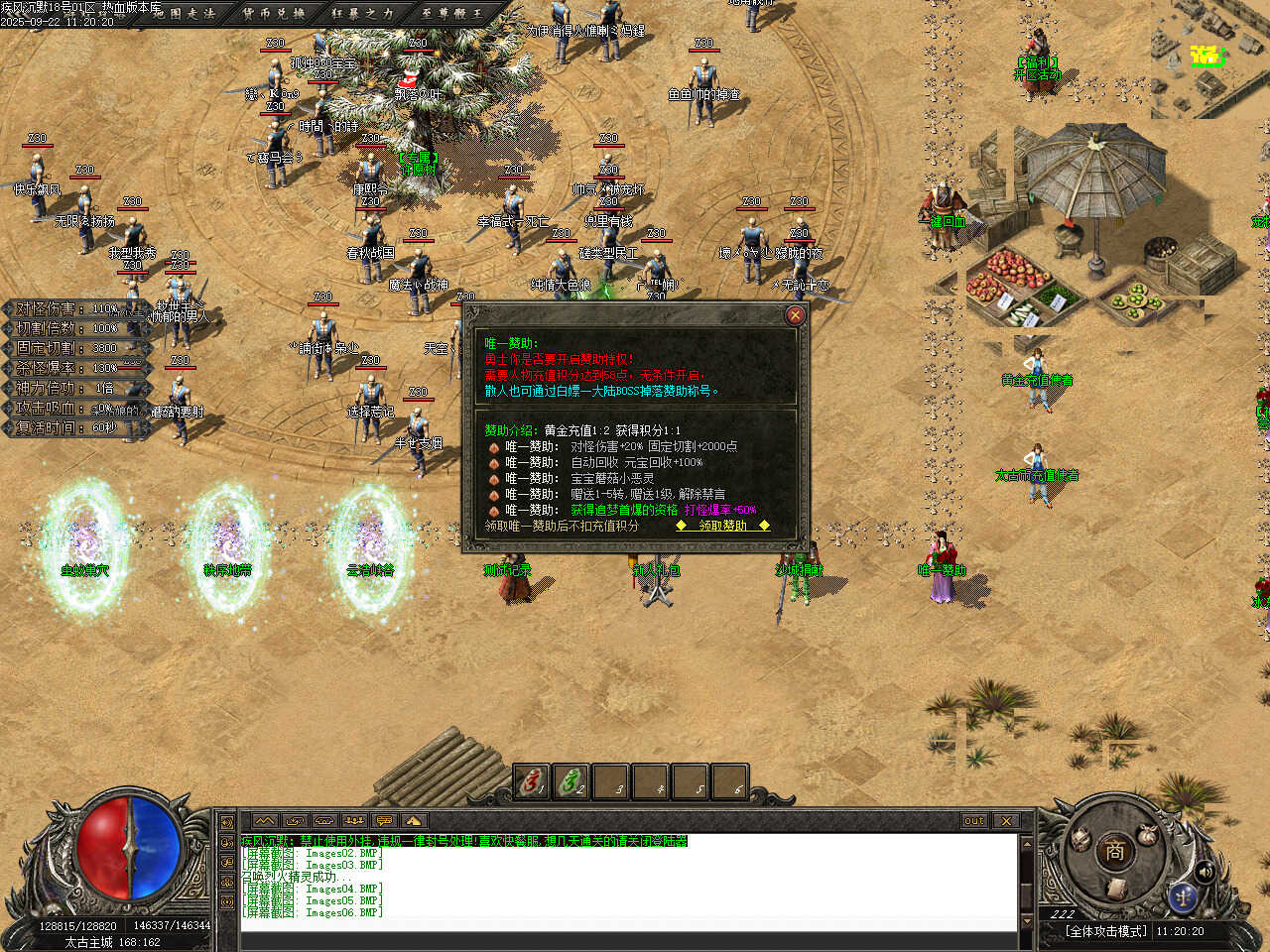1270x952 pixels.
Task: Click the blue scales icon
Action: pos(1183,896)
